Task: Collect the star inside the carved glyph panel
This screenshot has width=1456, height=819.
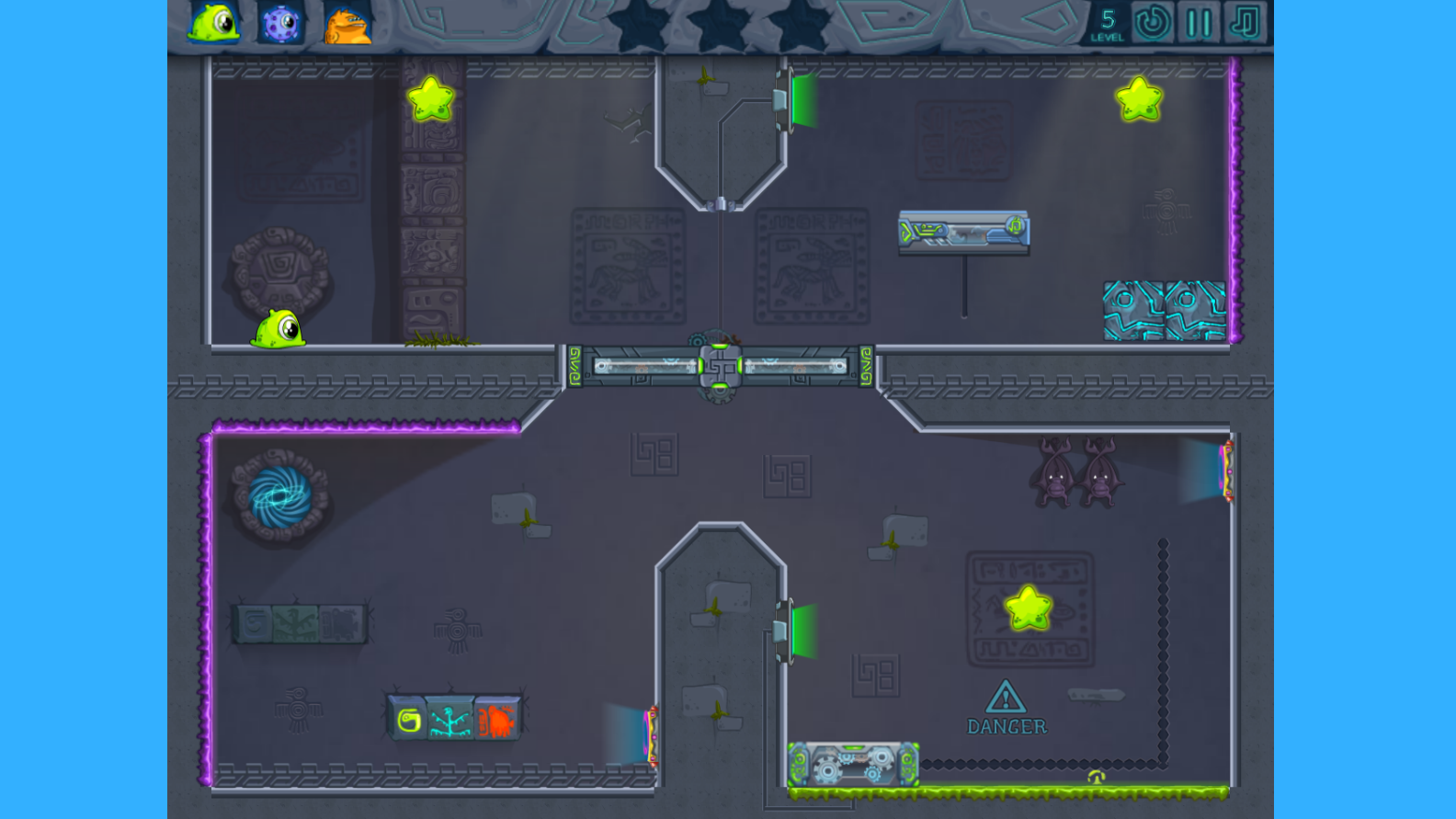Action: 1029,607
